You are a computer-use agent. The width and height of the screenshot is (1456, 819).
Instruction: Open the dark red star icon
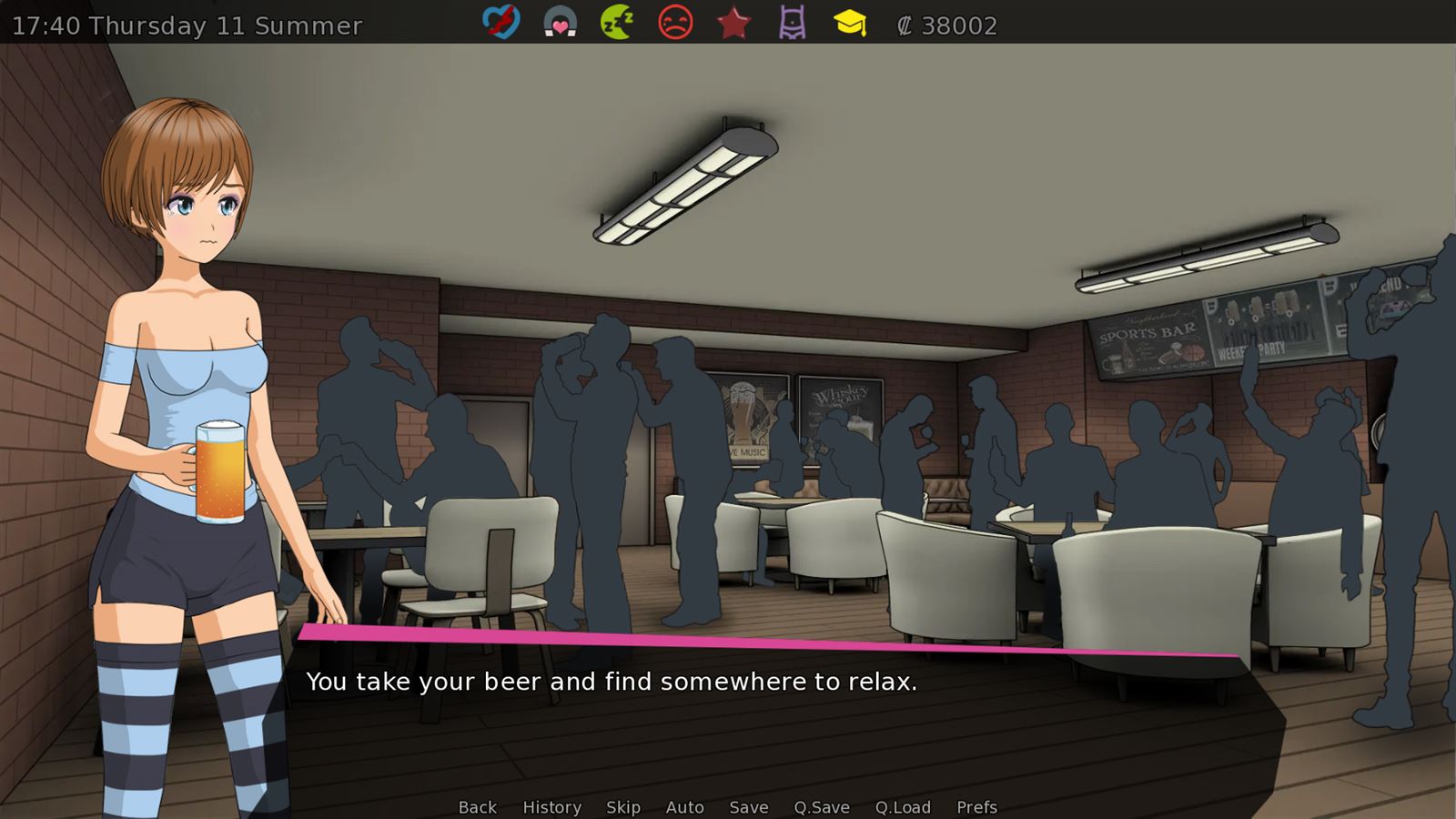733,23
